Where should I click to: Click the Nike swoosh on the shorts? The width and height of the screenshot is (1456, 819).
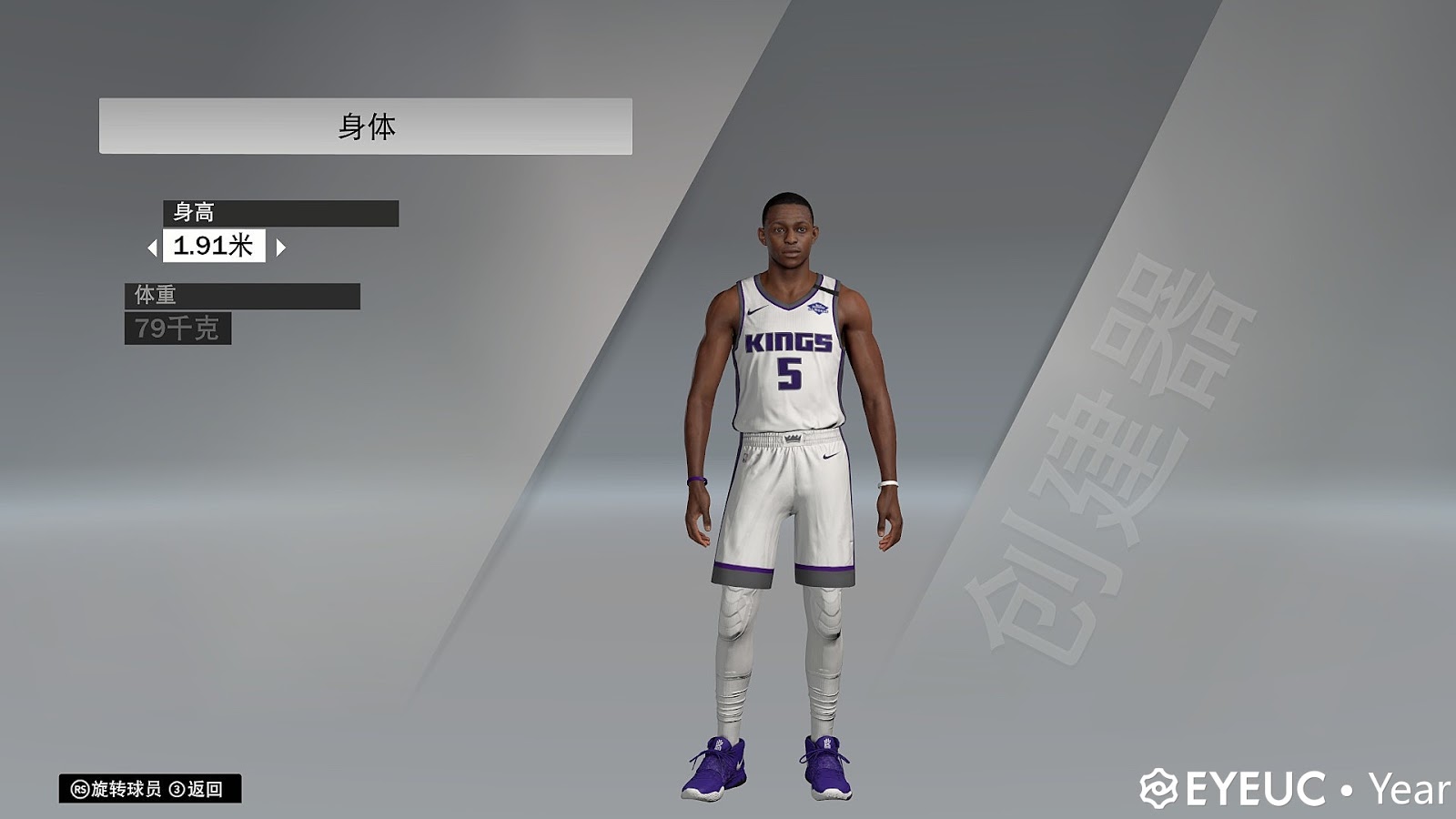coord(830,458)
